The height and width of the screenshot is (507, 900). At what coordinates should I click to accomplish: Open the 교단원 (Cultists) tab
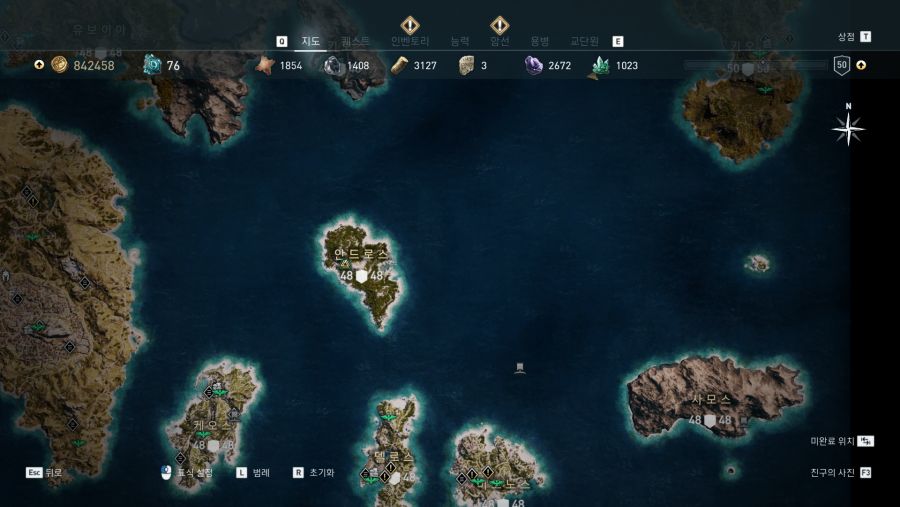pos(584,41)
